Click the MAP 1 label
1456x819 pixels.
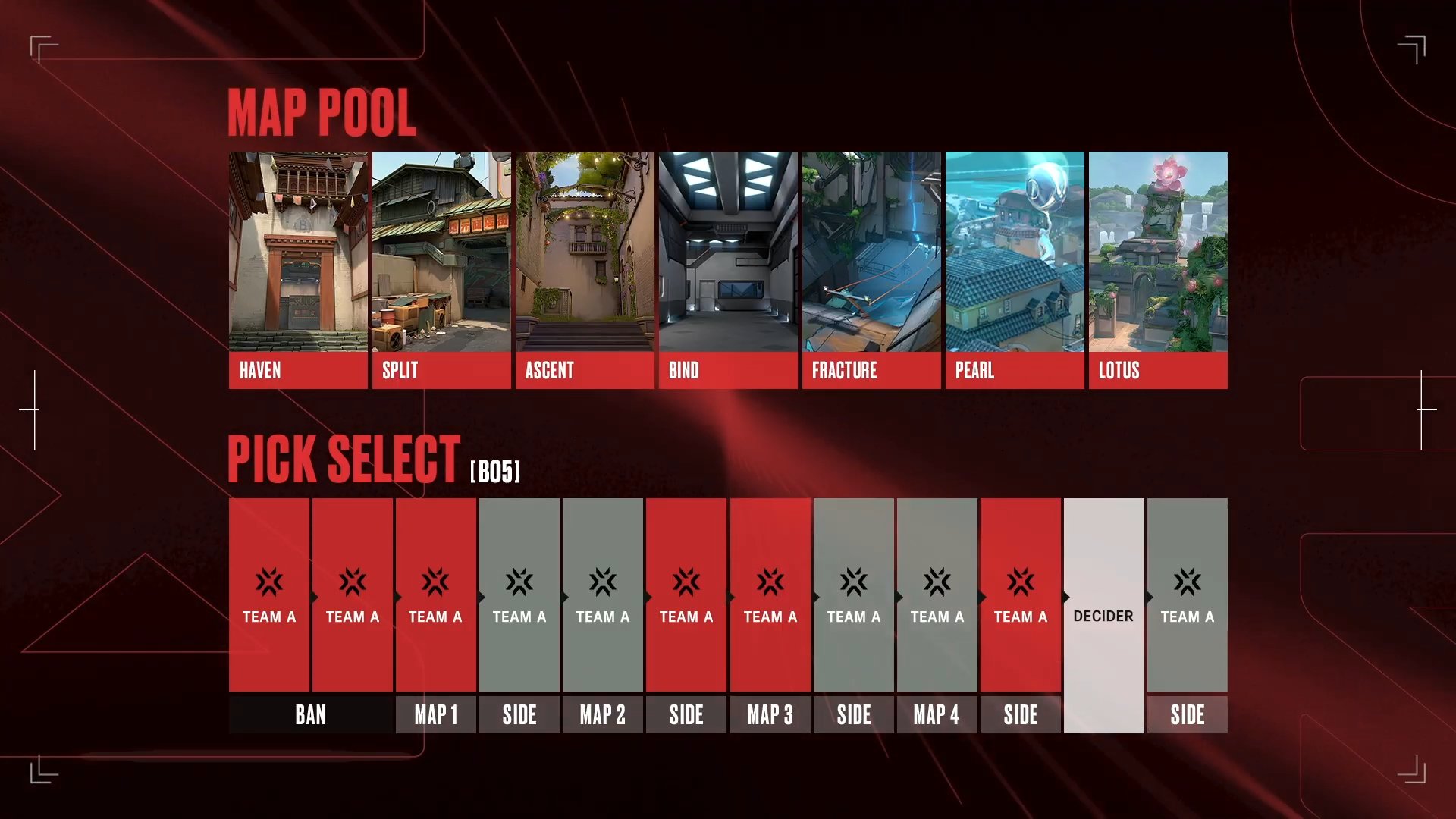tap(436, 714)
